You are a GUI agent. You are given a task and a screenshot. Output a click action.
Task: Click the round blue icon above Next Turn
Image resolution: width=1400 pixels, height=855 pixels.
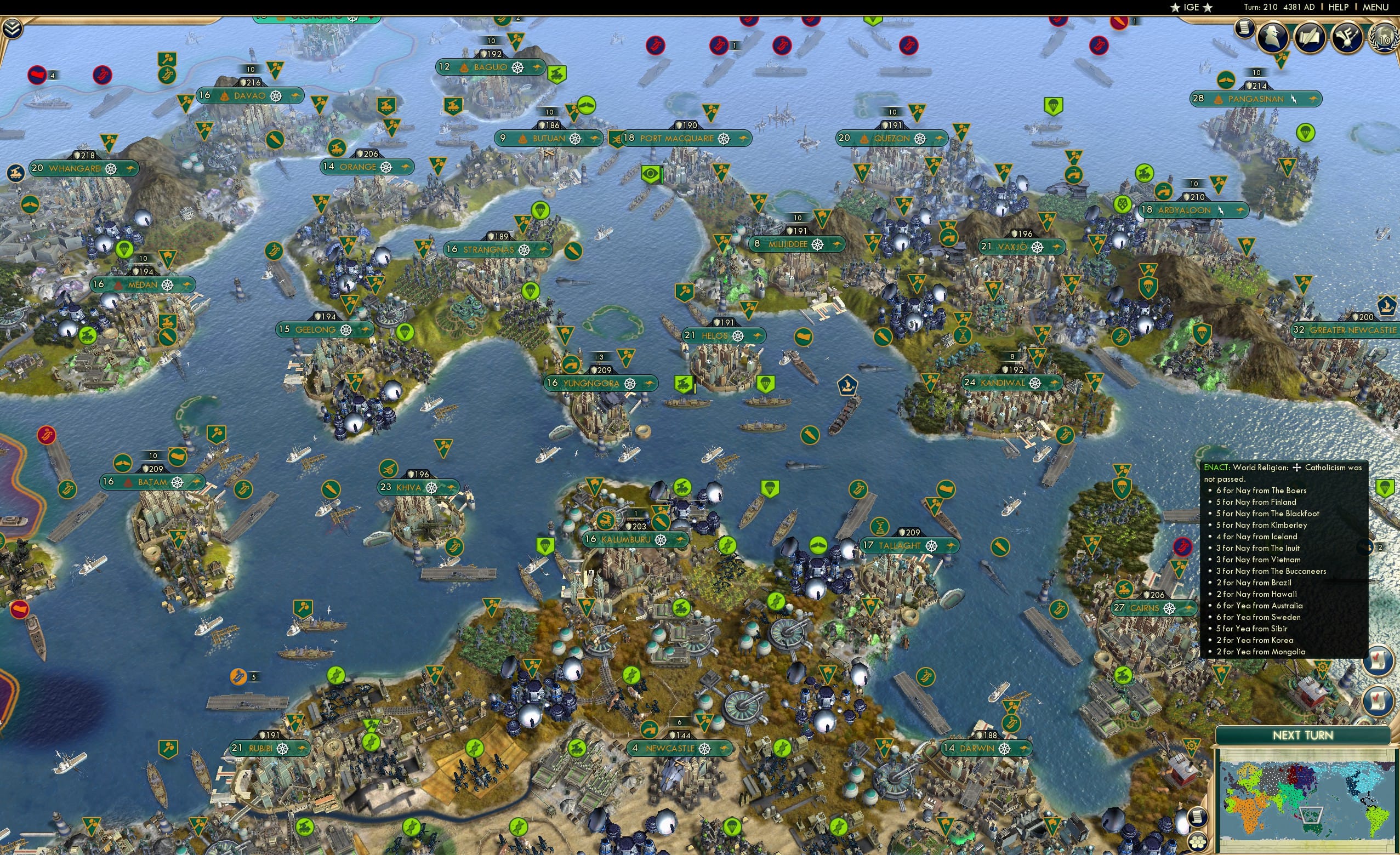[x=1378, y=702]
